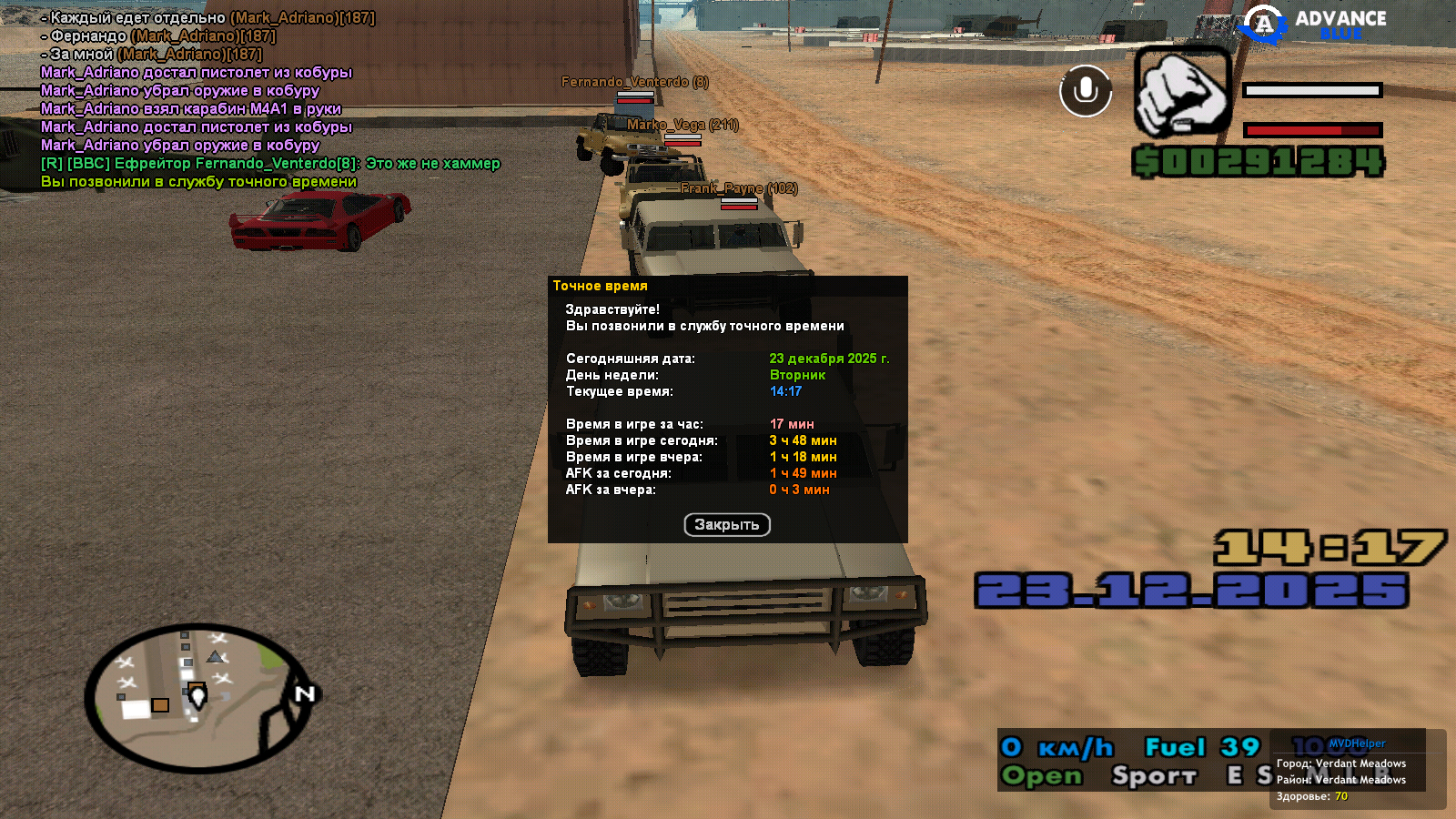
Task: Select the fist weapon icon
Action: pos(1182,91)
